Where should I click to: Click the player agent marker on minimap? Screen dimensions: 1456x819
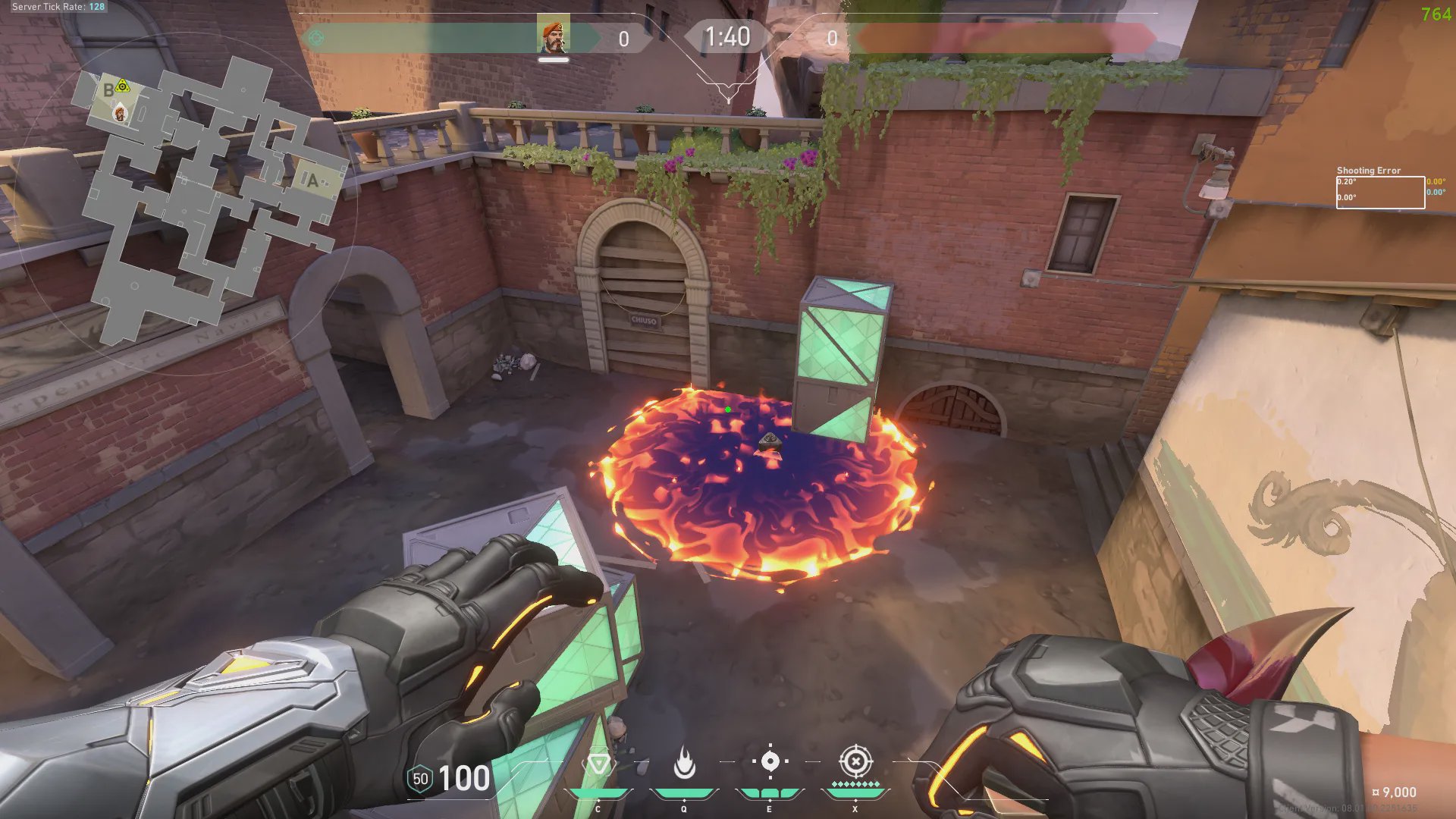coord(120,115)
